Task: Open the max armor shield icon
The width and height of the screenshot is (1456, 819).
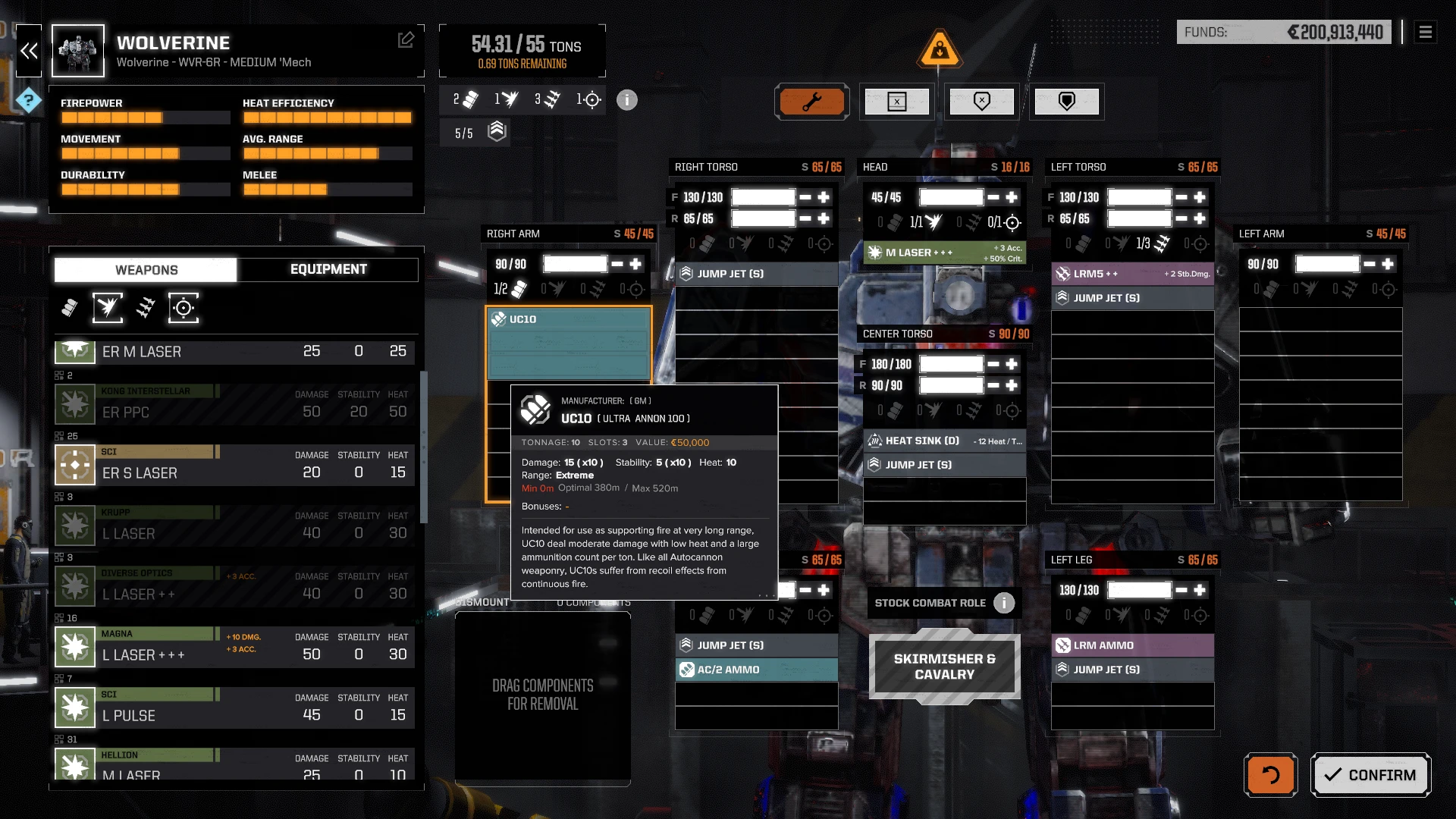Action: pyautogui.click(x=1067, y=101)
